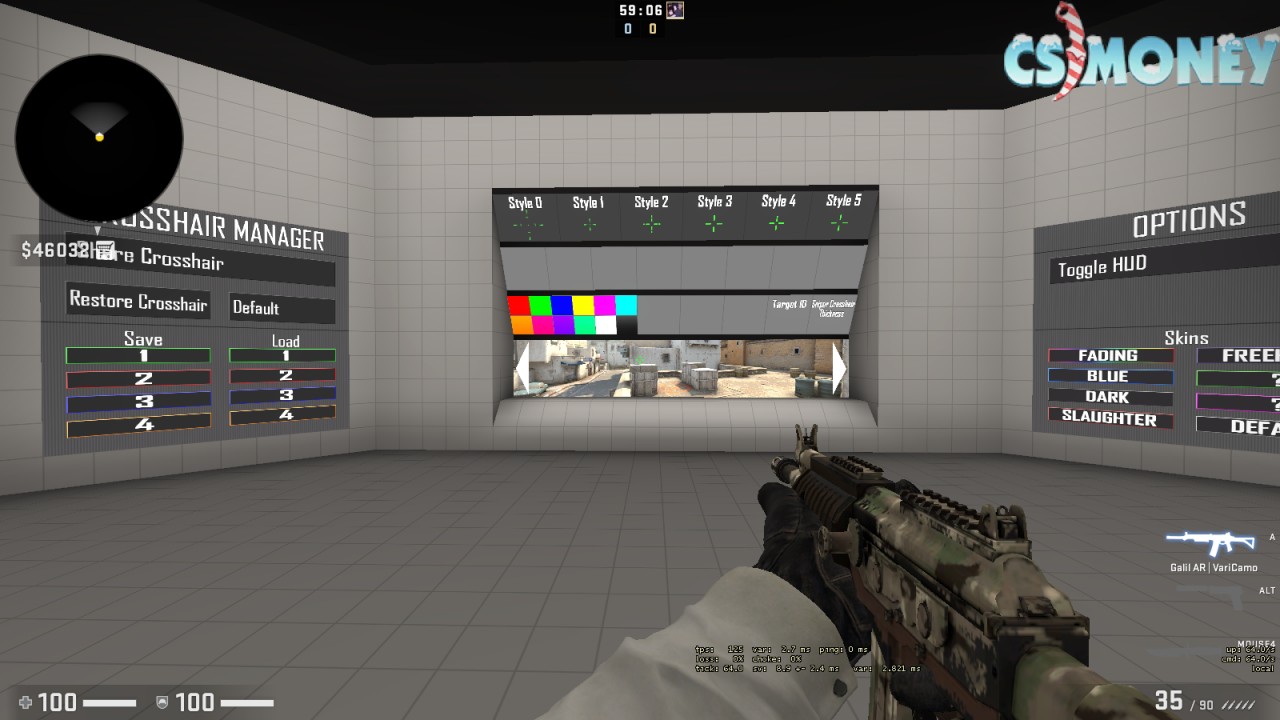This screenshot has width=1280, height=720.
Task: Pick the DARK skin
Action: click(x=1110, y=397)
